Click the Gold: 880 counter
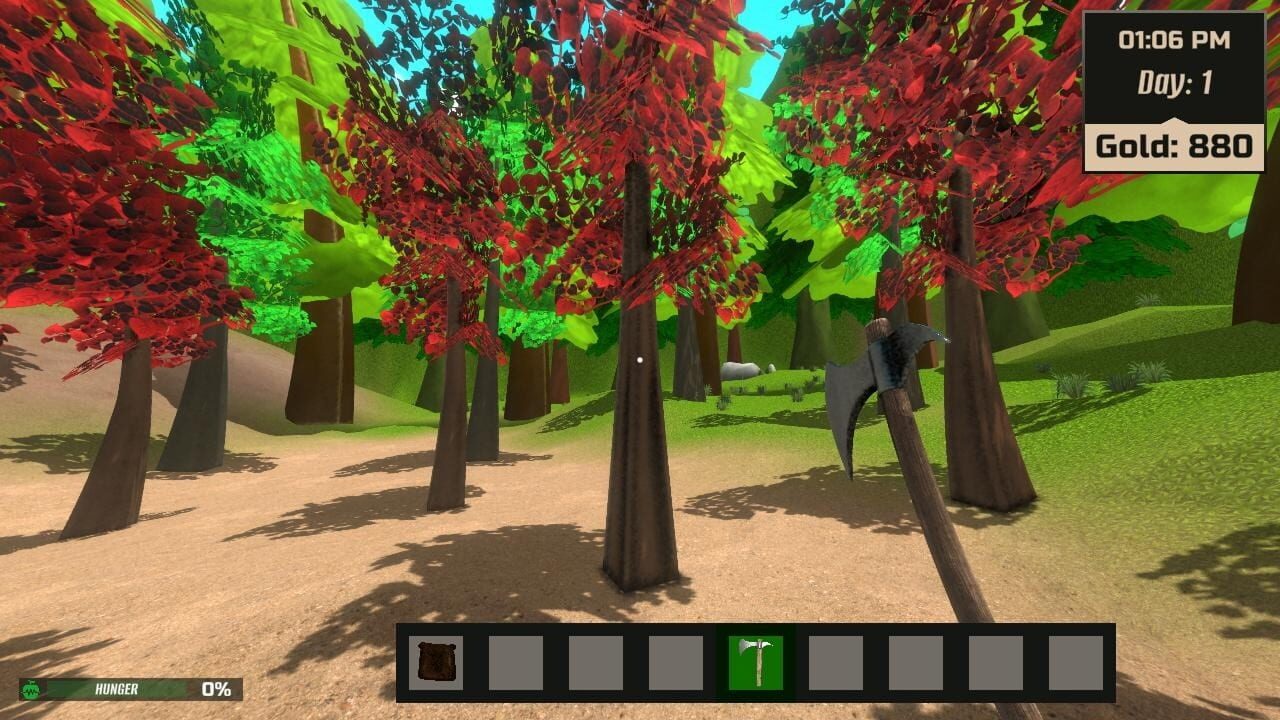Image resolution: width=1280 pixels, height=720 pixels. (1176, 146)
